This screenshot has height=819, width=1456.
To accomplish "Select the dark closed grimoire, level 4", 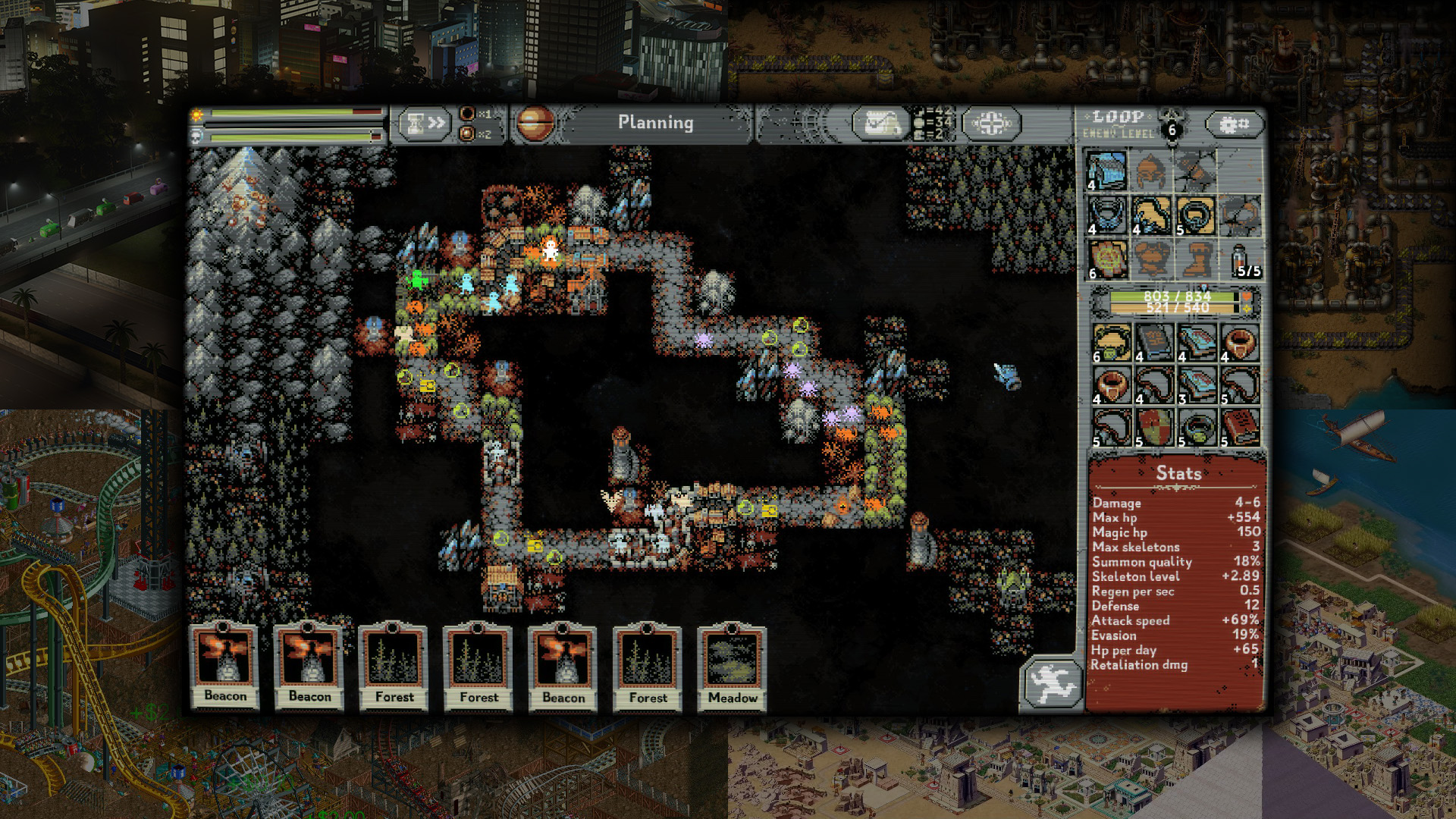I will click(x=1154, y=343).
